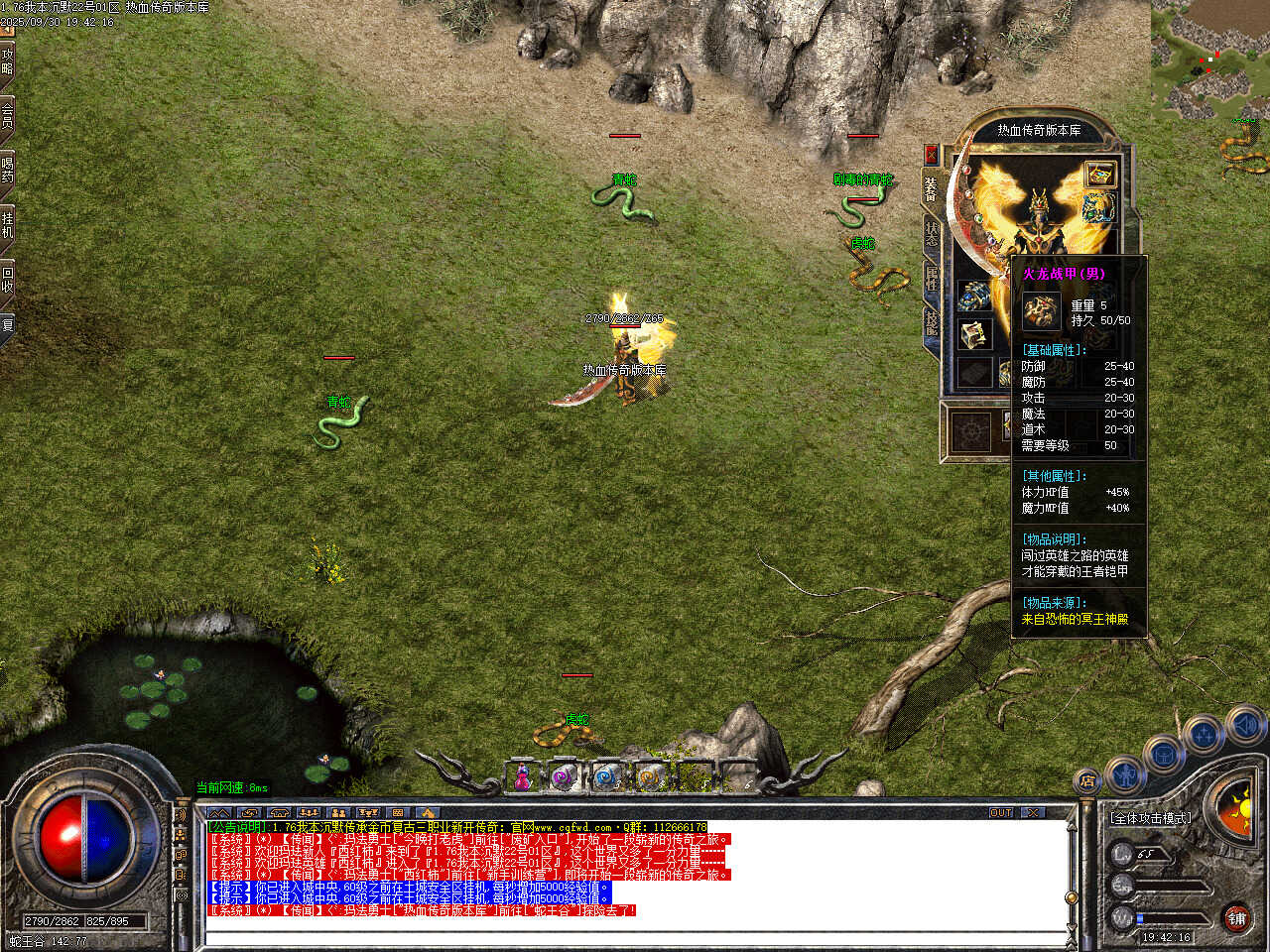Click the 挂机 auto-play side button
This screenshot has width=1270, height=952.
7,224
